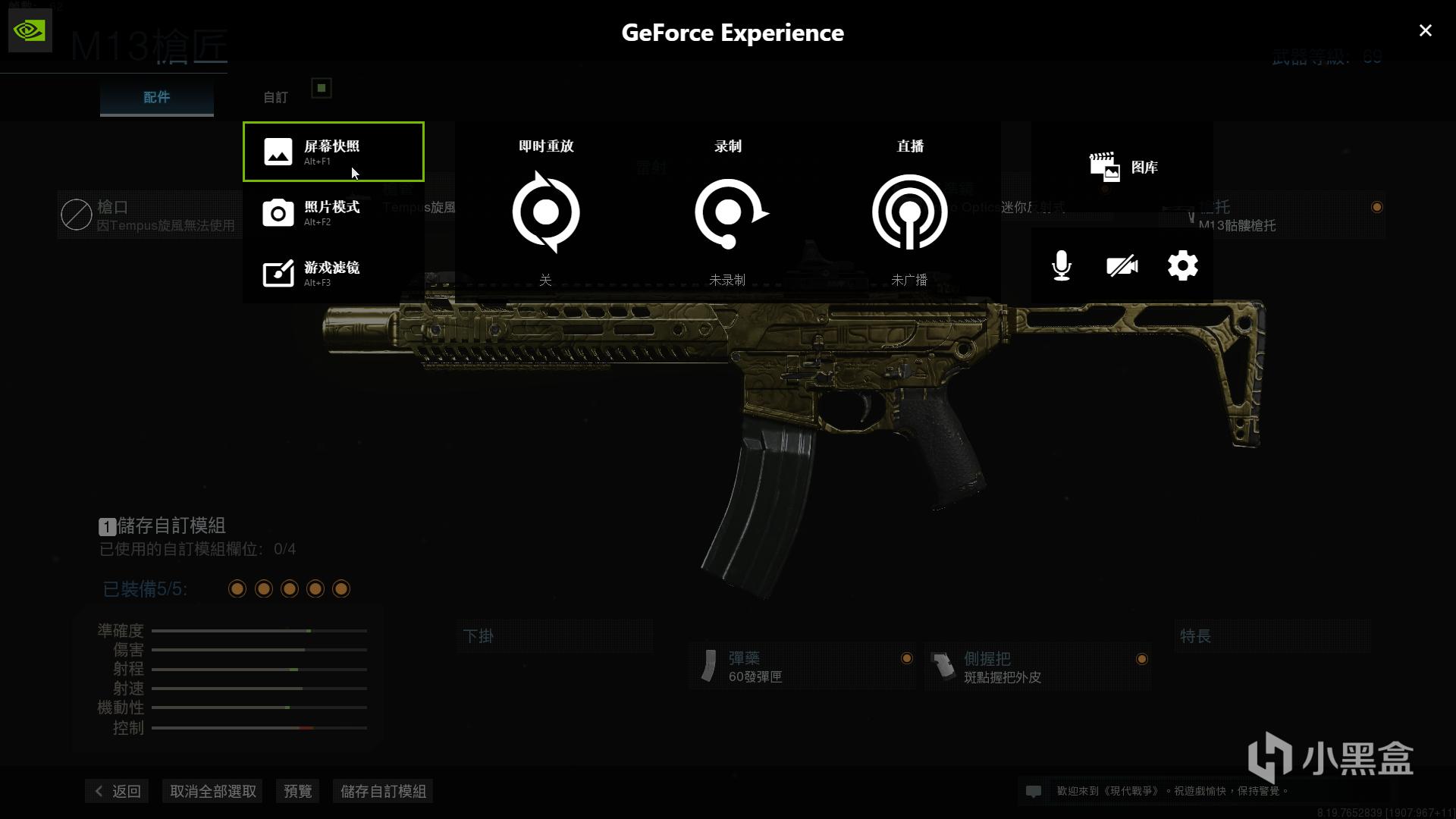Open the 預覽 preview
This screenshot has height=819, width=1456.
(x=297, y=791)
